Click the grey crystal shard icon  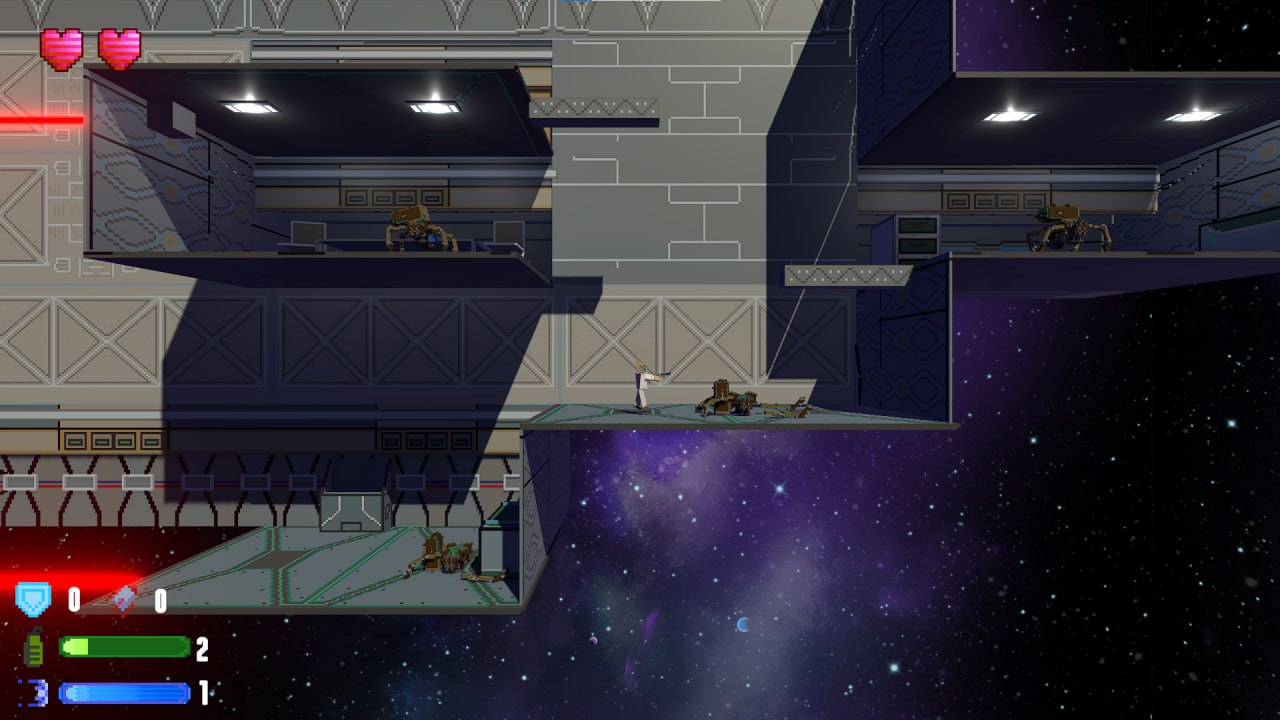click(125, 599)
